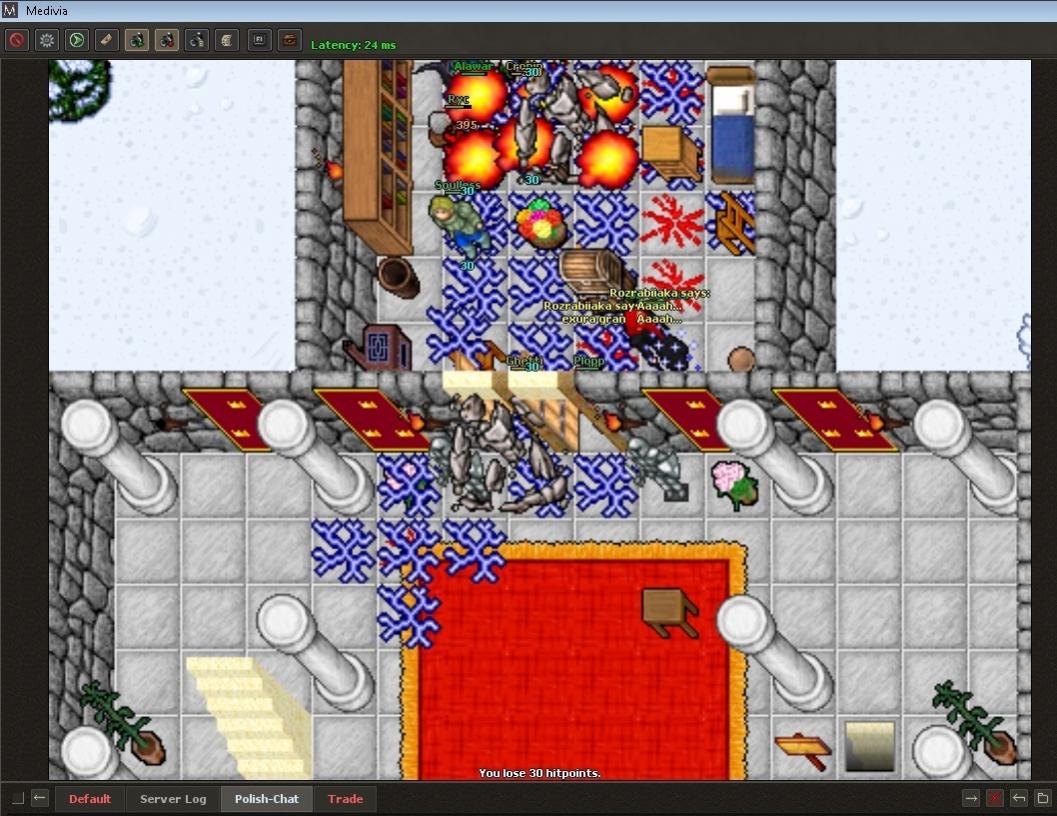Toggle the small checkbox left of chat tabs

[x=18, y=798]
